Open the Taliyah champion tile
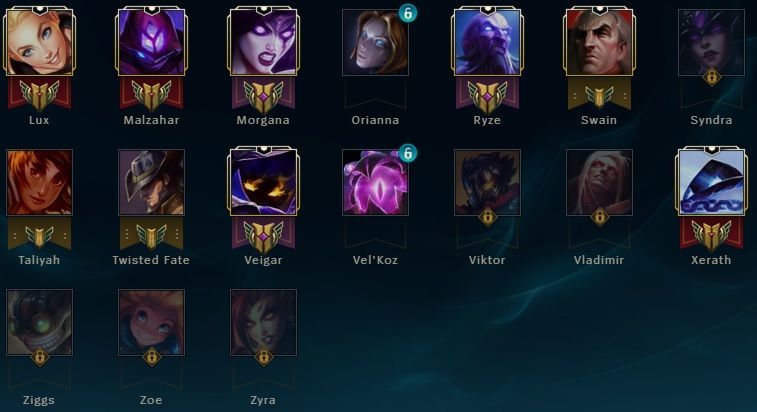Image resolution: width=757 pixels, height=412 pixels. (40, 183)
